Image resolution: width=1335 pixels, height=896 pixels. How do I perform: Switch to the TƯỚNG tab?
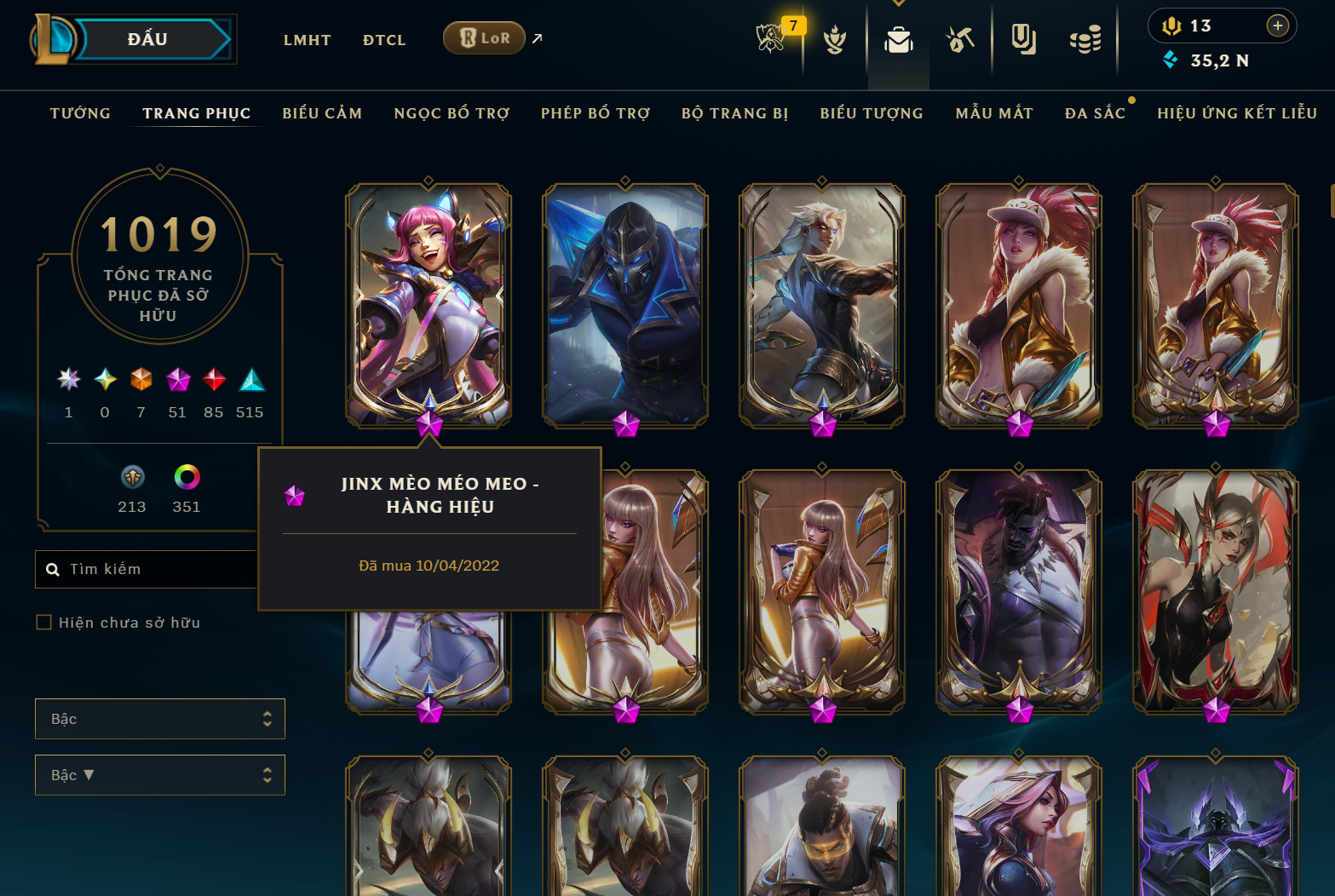pyautogui.click(x=80, y=113)
